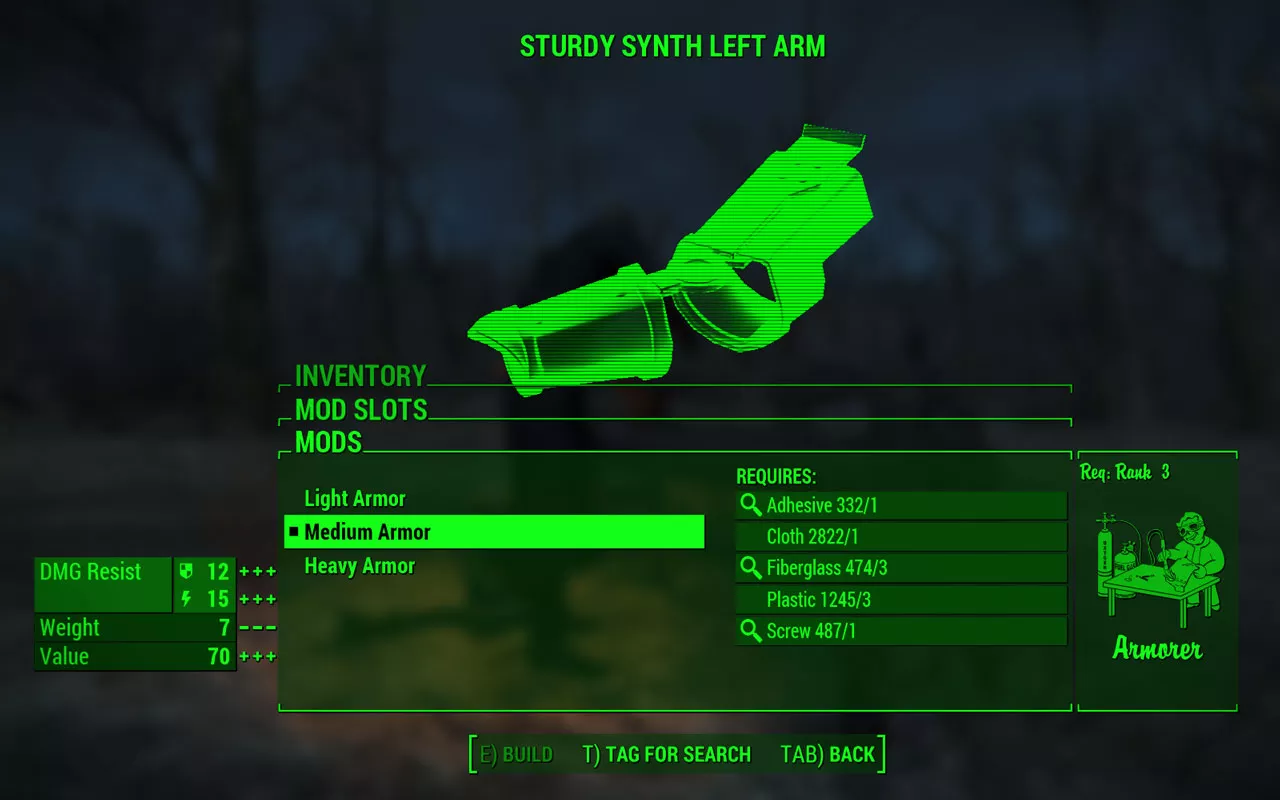Viewport: 1280px width, 800px height.
Task: Select the Screw requirement row
Action: (x=901, y=631)
